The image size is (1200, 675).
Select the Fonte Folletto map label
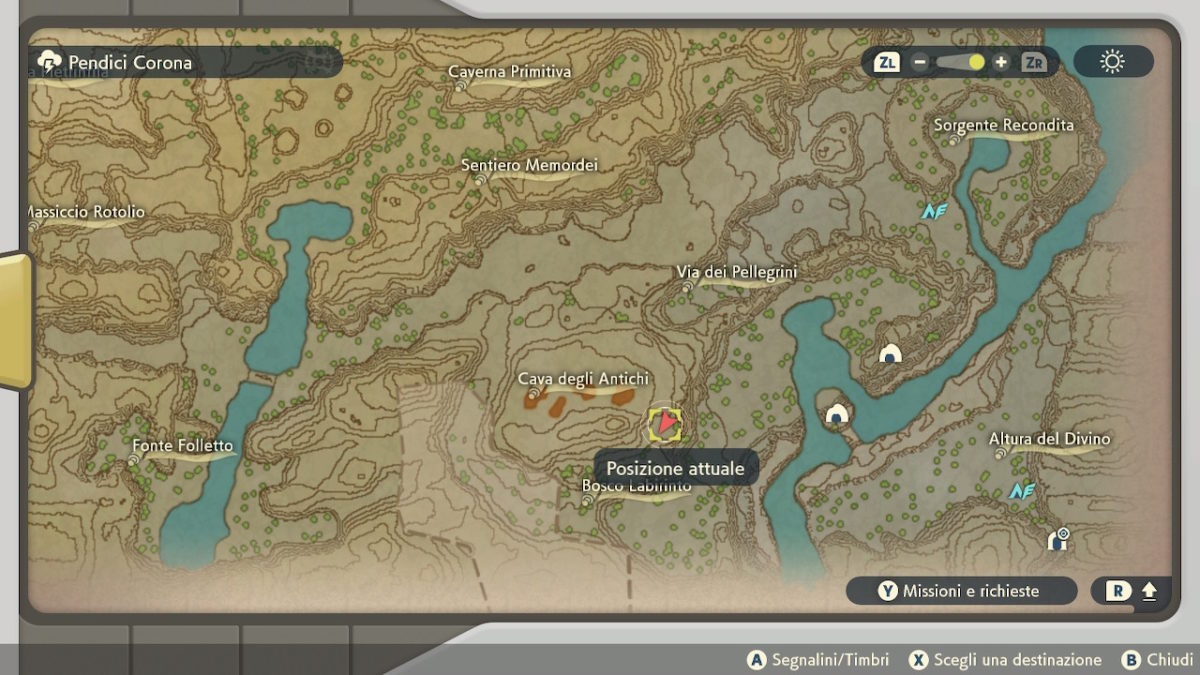[x=182, y=446]
